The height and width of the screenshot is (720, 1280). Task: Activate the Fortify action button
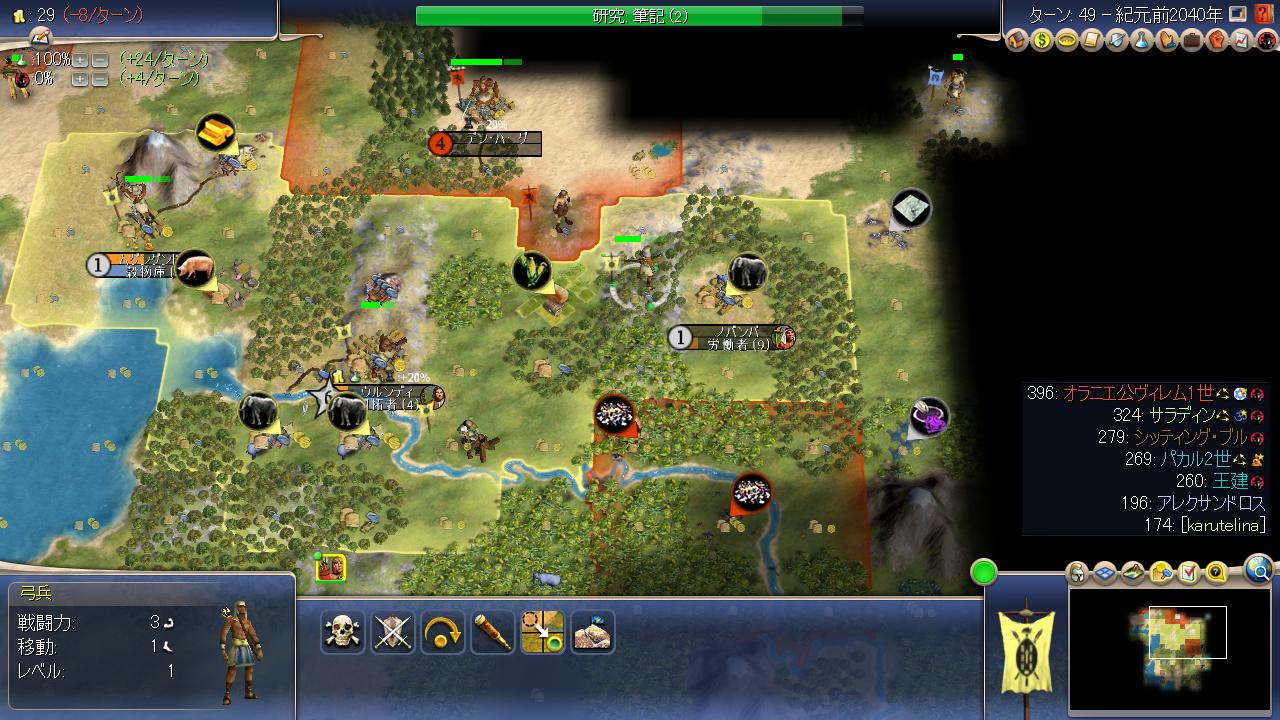click(x=593, y=632)
